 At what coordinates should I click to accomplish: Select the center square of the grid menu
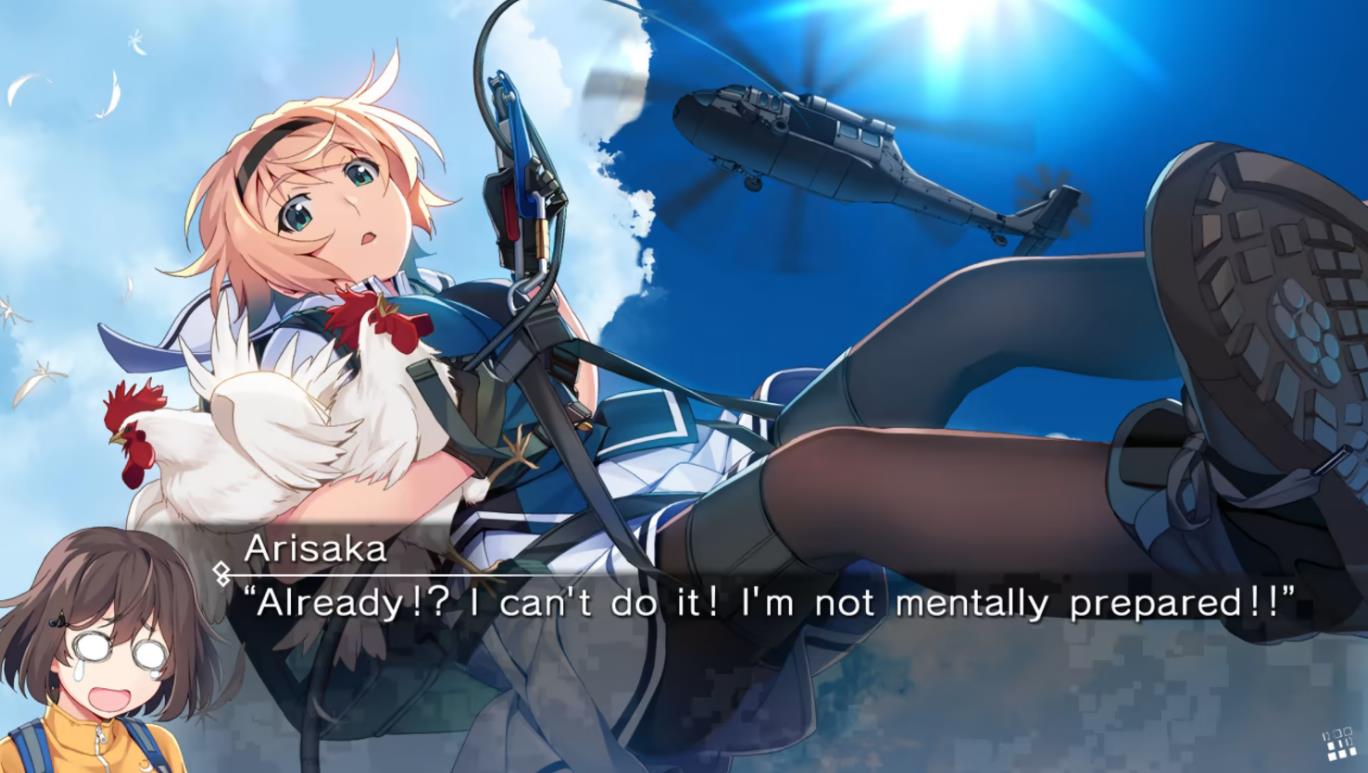point(1341,743)
